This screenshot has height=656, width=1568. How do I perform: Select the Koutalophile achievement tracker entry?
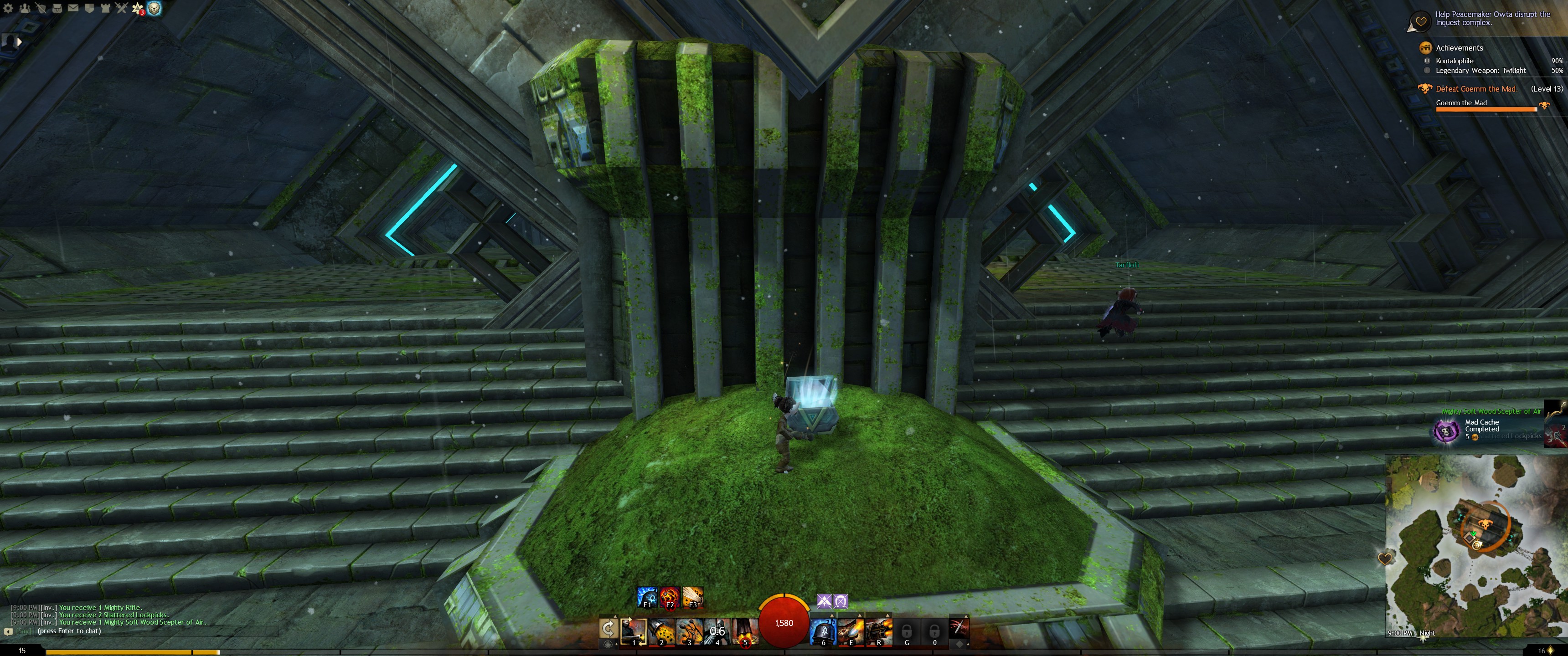point(1455,61)
